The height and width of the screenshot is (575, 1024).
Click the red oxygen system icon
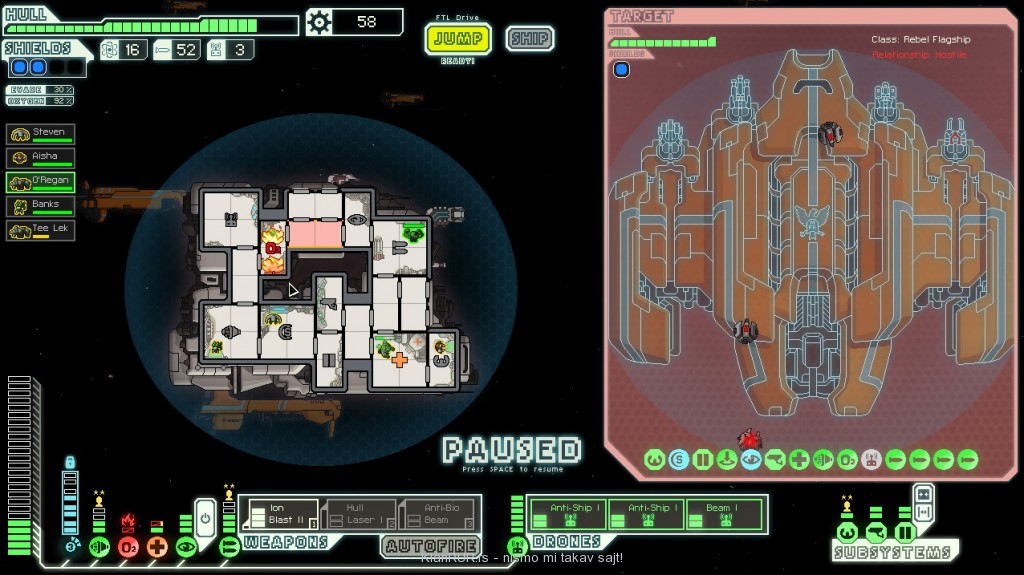tap(128, 547)
